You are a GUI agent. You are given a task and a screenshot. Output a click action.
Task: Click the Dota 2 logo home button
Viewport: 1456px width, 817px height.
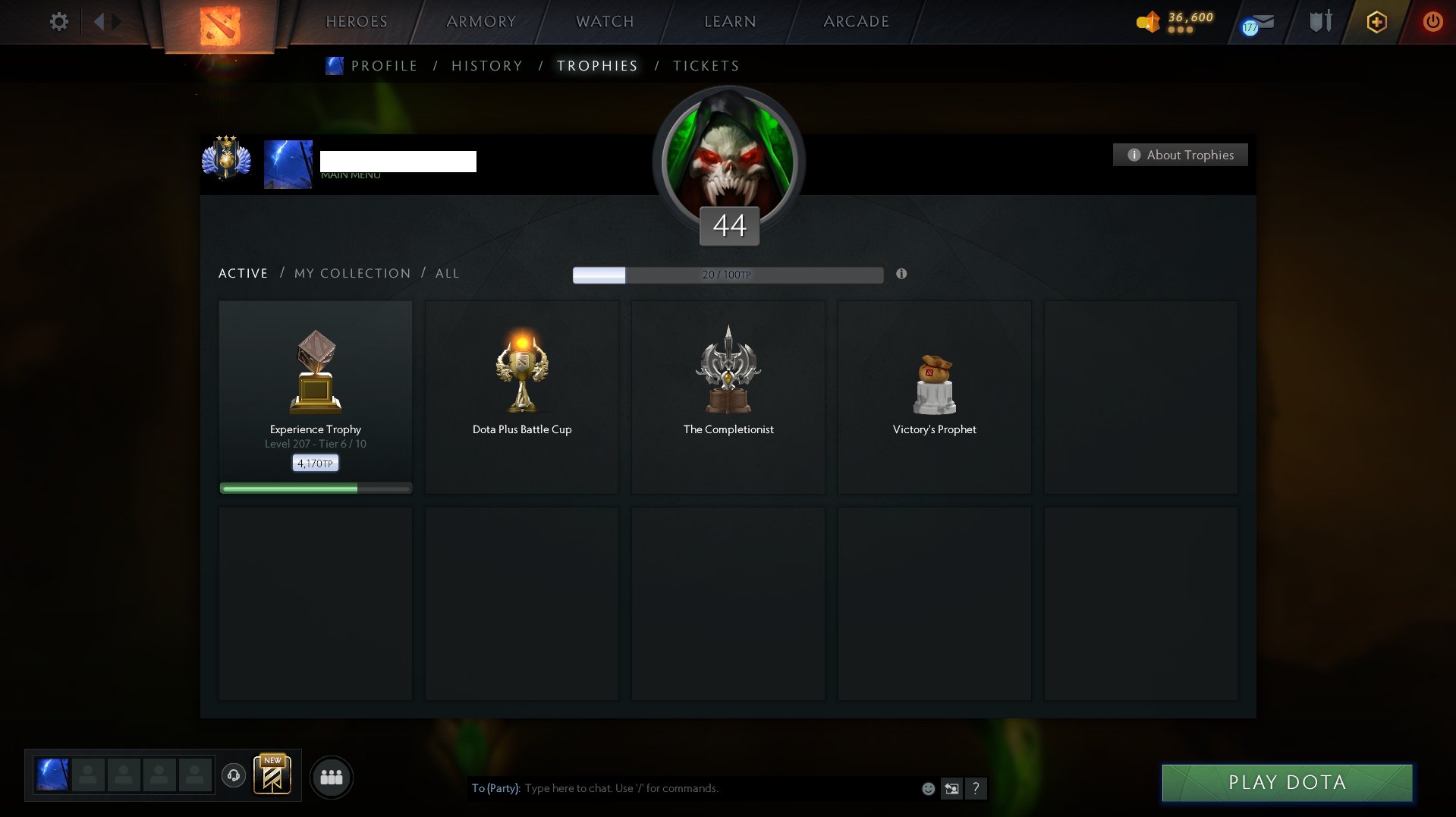[220, 26]
